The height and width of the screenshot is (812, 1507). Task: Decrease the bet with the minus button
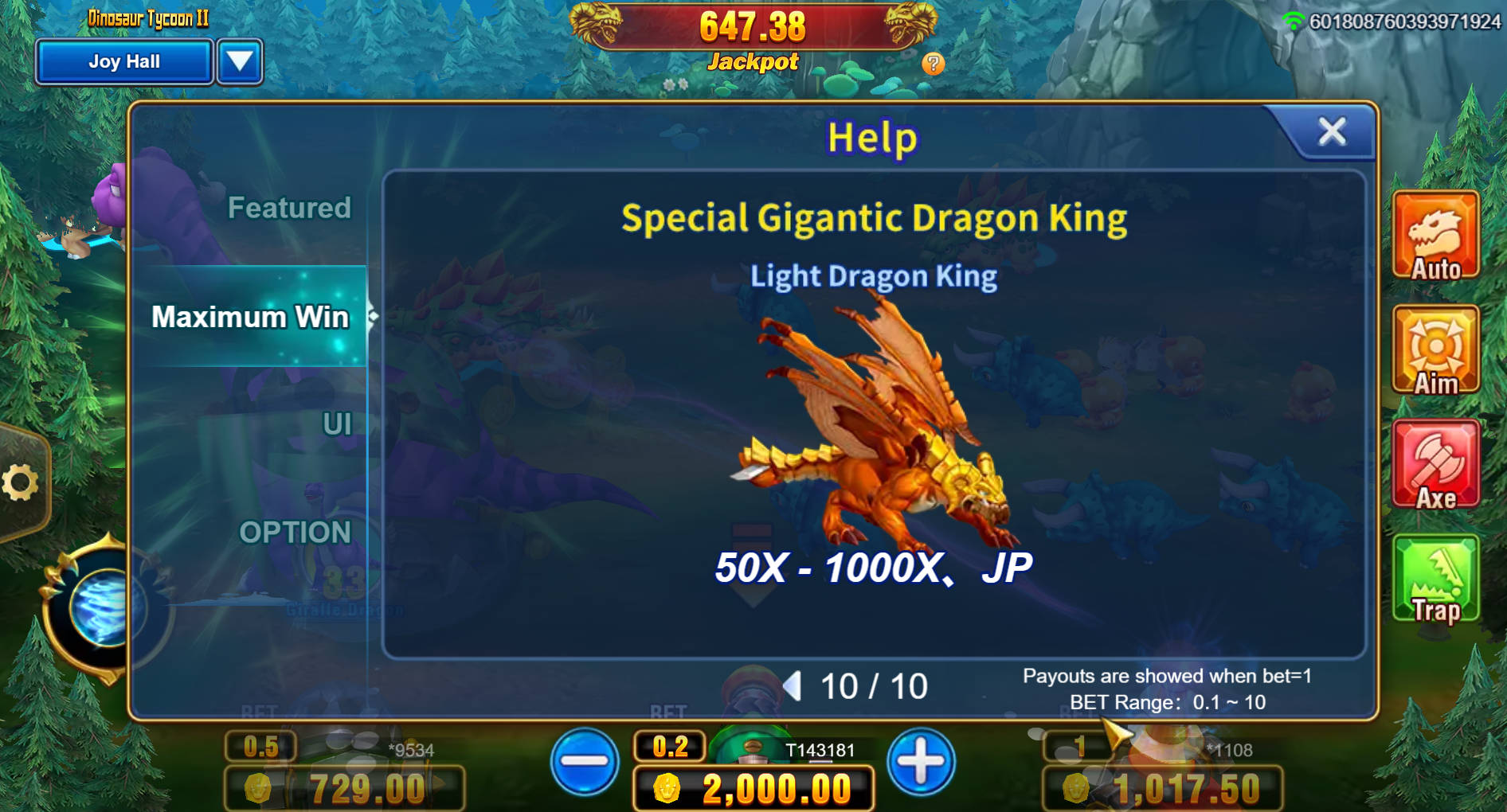pos(584,762)
